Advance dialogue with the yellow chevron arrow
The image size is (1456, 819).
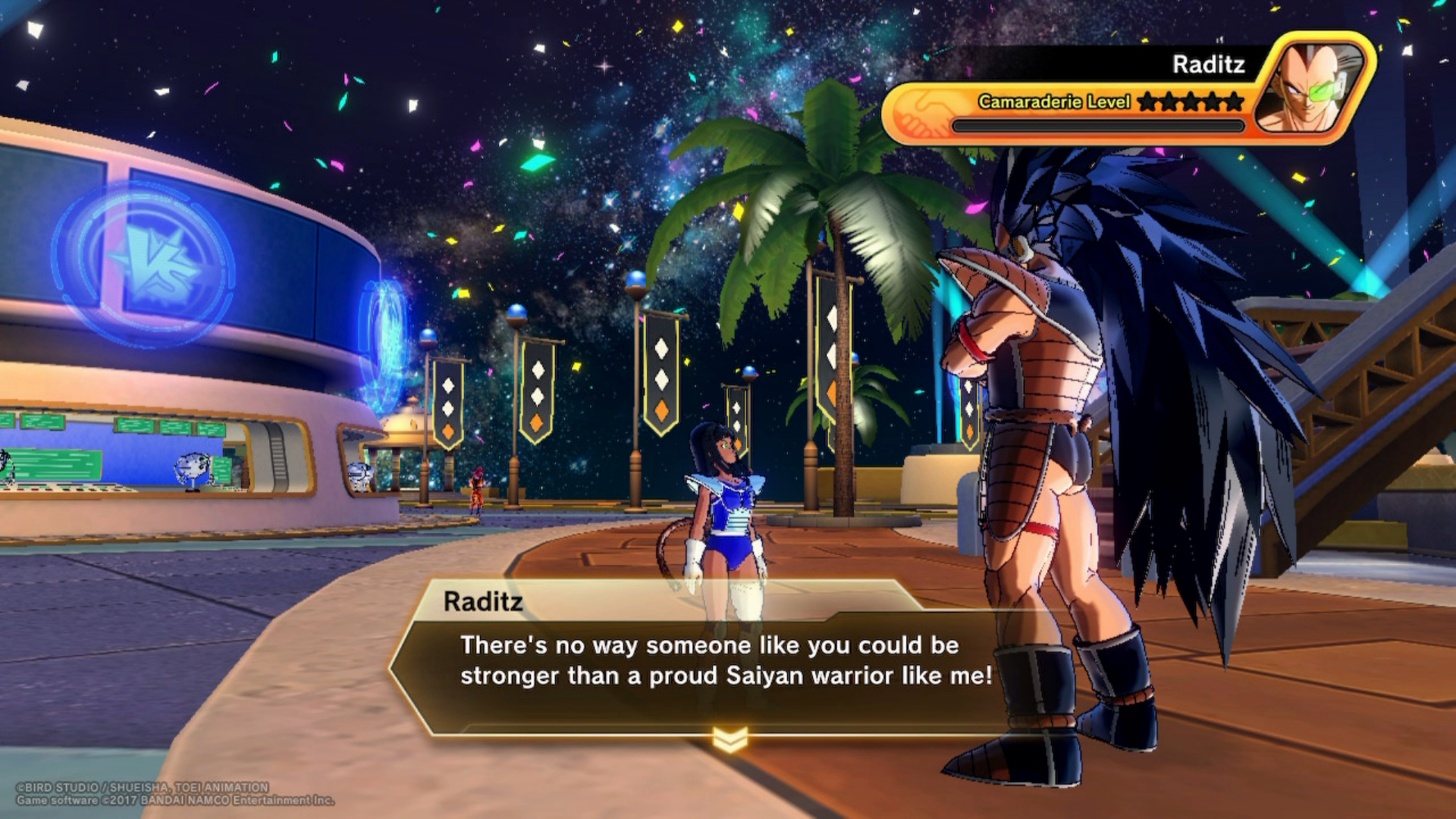pos(730,739)
